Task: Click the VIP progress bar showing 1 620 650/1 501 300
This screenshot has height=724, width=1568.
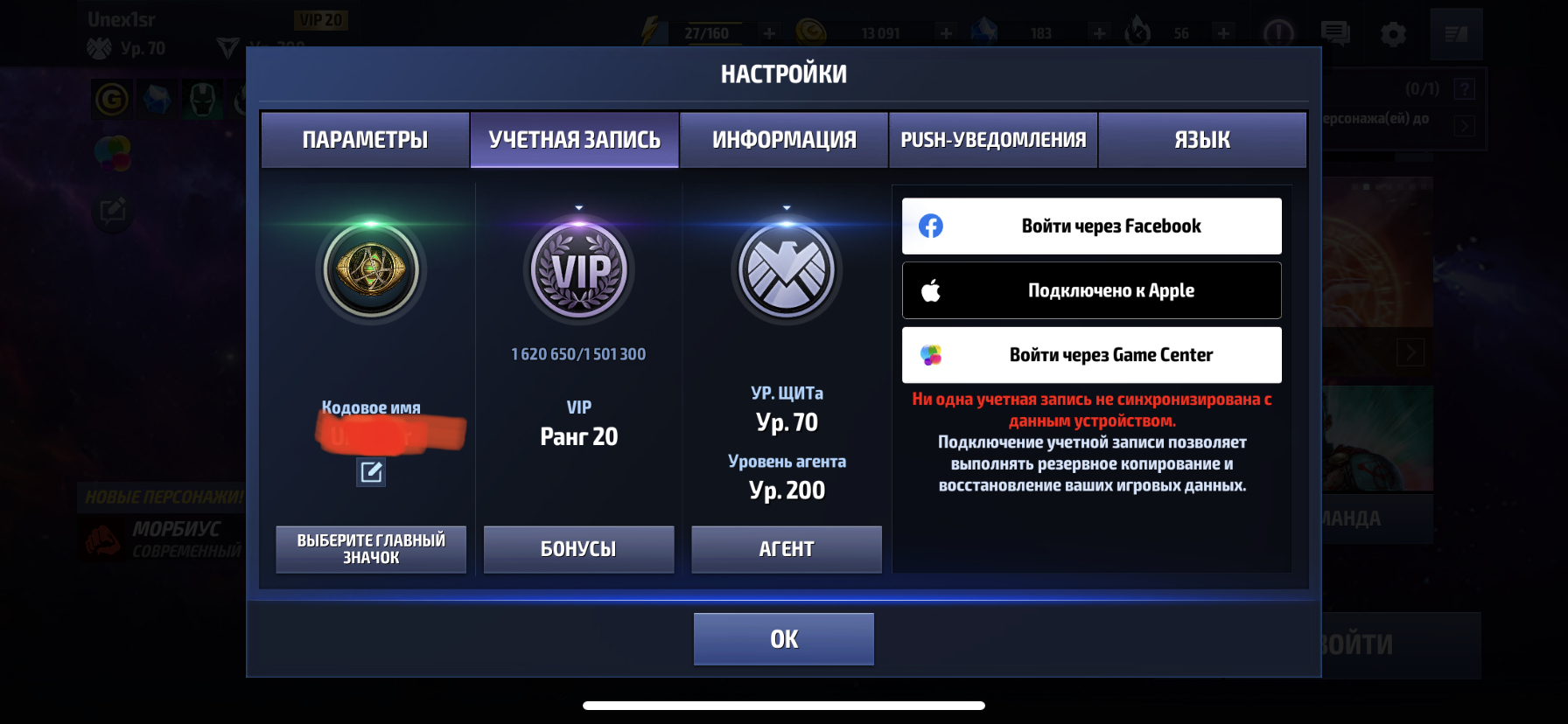Action: point(578,353)
